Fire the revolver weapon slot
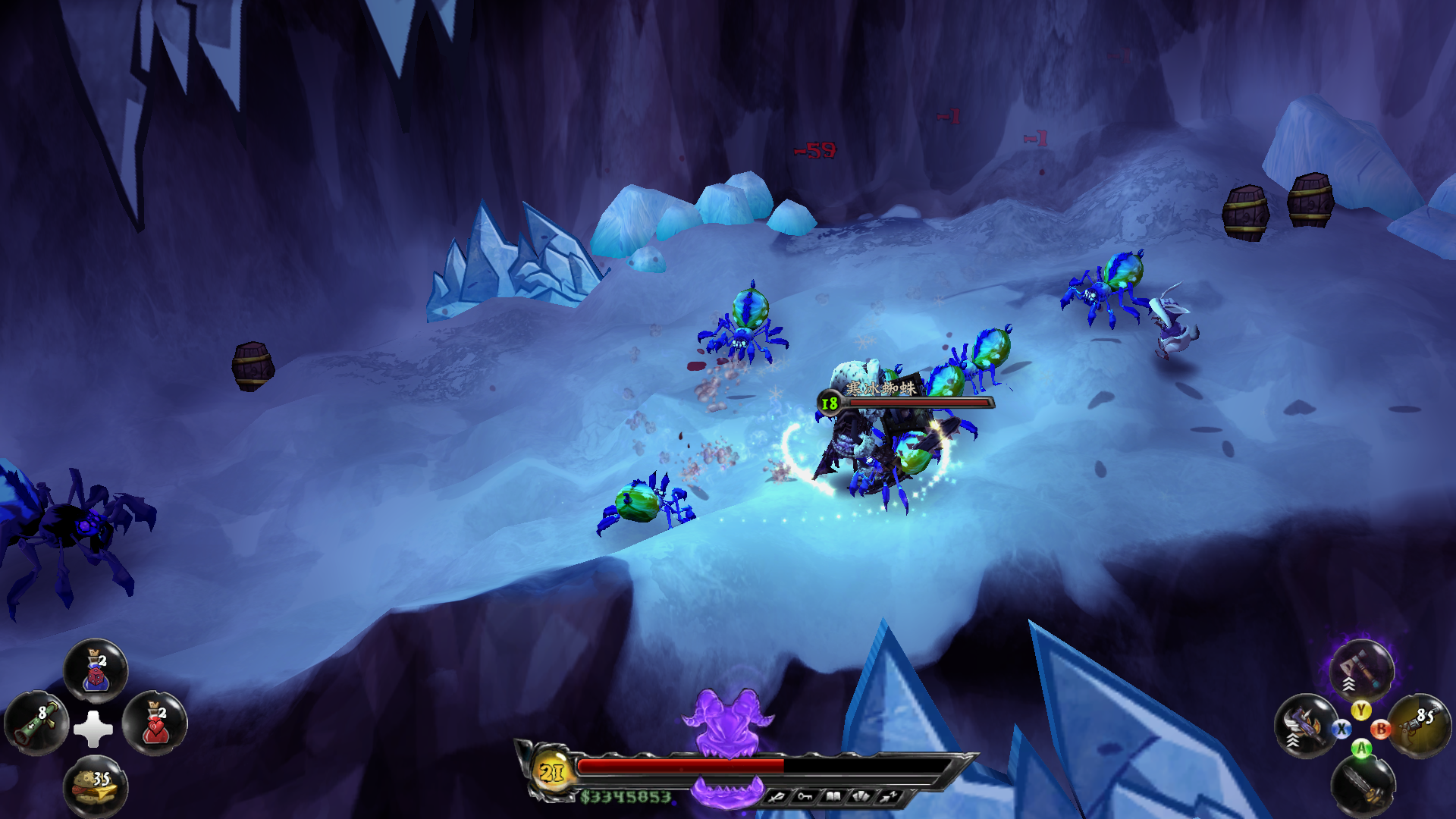The height and width of the screenshot is (819, 1456). [x=1420, y=726]
